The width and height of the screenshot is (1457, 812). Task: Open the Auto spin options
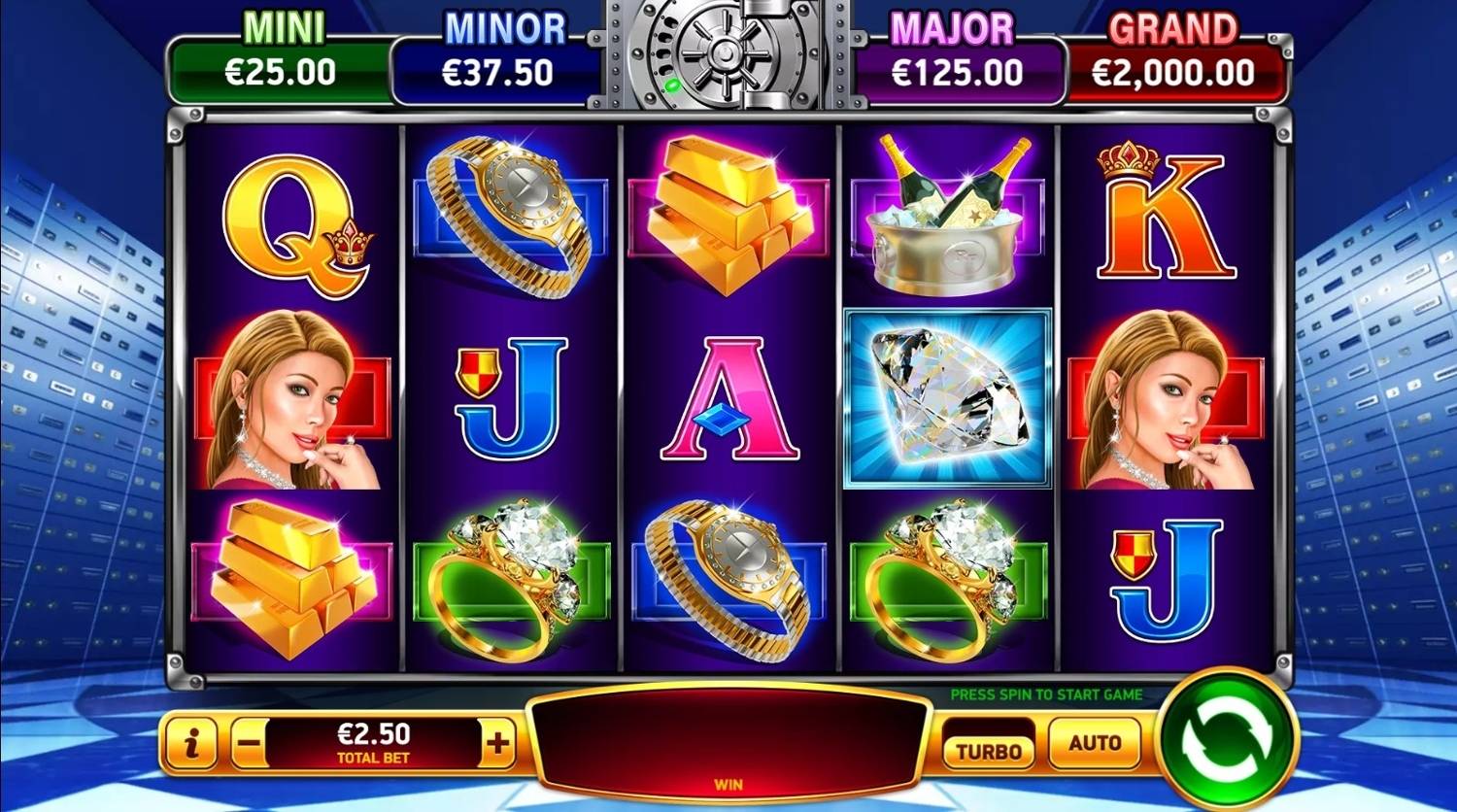point(1095,743)
